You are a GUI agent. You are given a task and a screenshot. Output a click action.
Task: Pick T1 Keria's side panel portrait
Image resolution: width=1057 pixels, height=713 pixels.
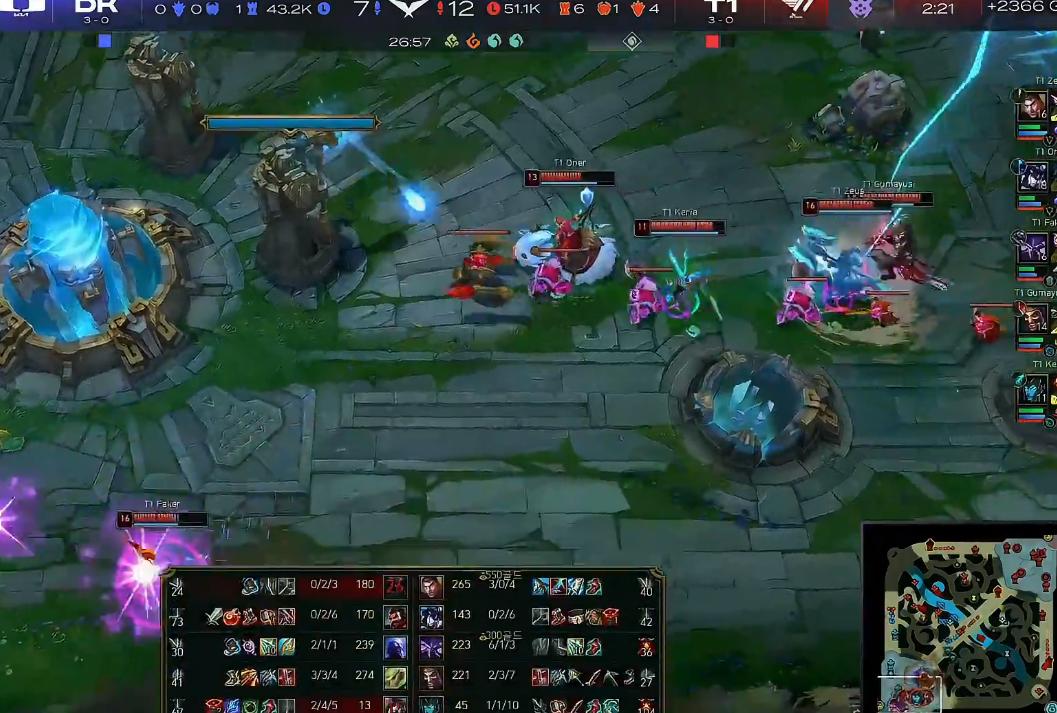tap(1034, 389)
